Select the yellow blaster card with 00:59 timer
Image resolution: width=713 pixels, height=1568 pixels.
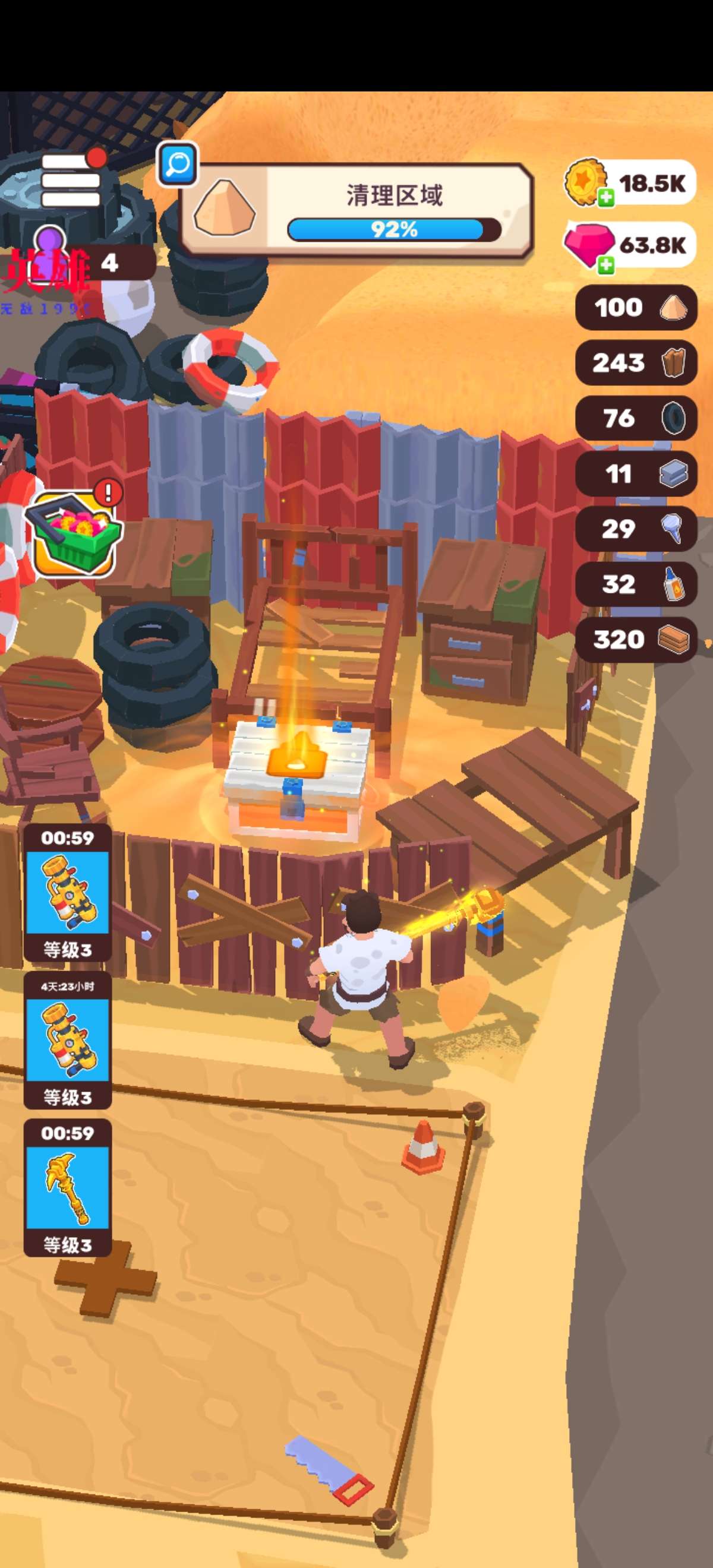pyautogui.click(x=68, y=892)
